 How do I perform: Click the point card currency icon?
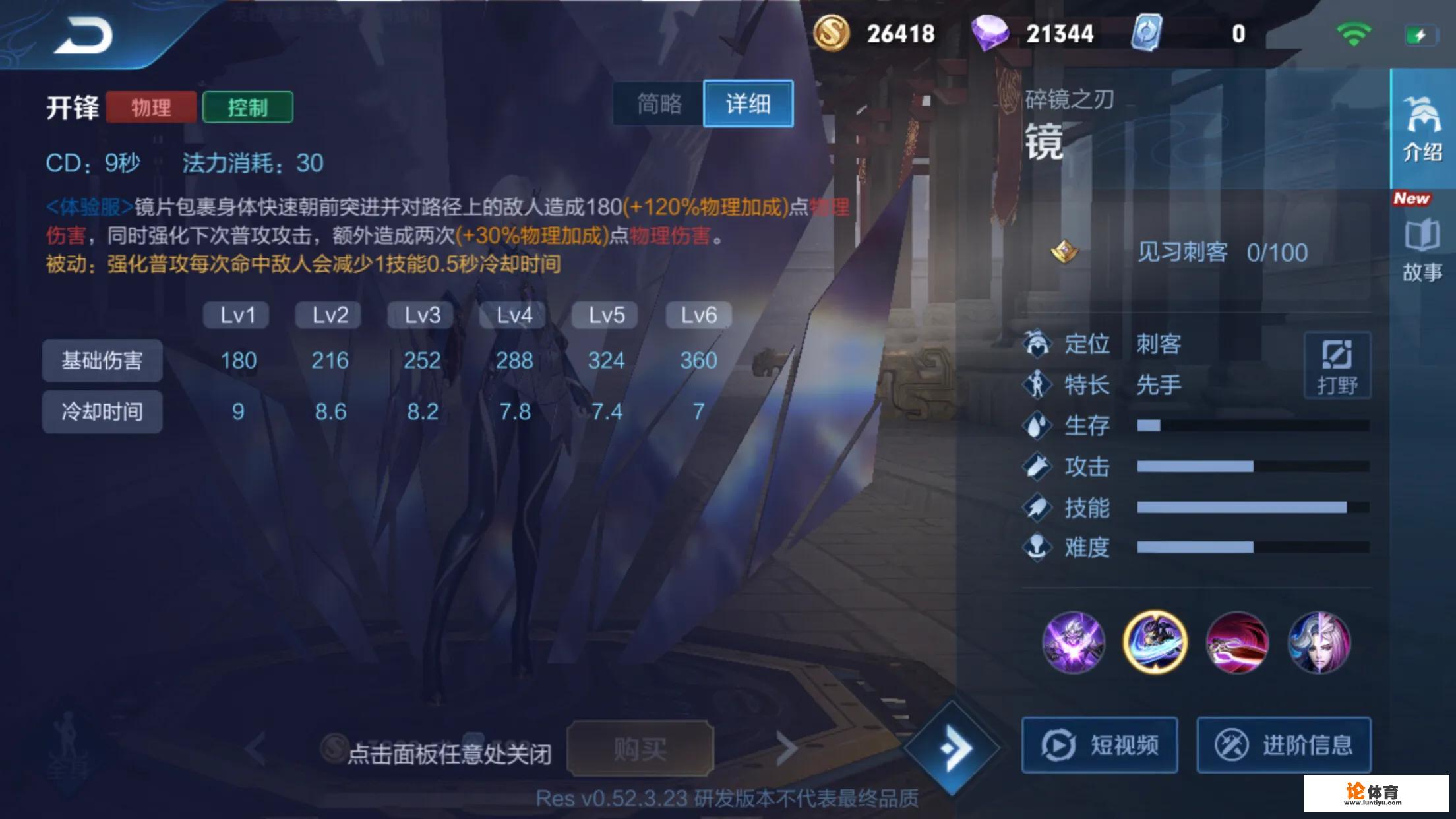pos(1147,32)
